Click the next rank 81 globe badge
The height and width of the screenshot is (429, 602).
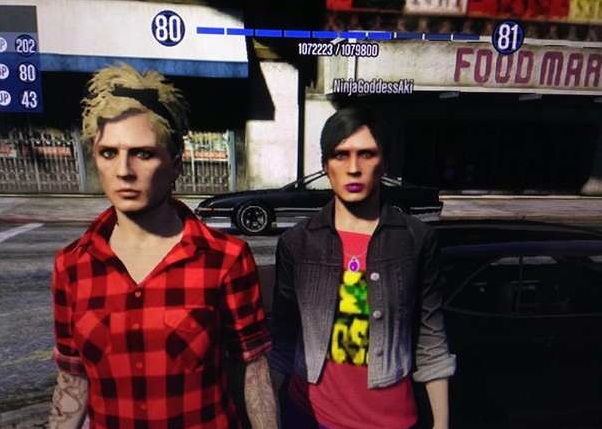pyautogui.click(x=508, y=37)
